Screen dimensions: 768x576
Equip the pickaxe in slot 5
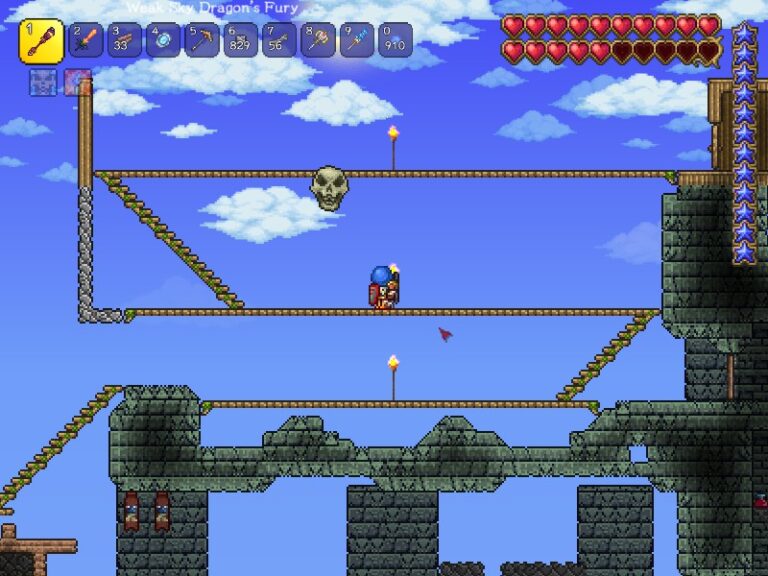(x=201, y=41)
